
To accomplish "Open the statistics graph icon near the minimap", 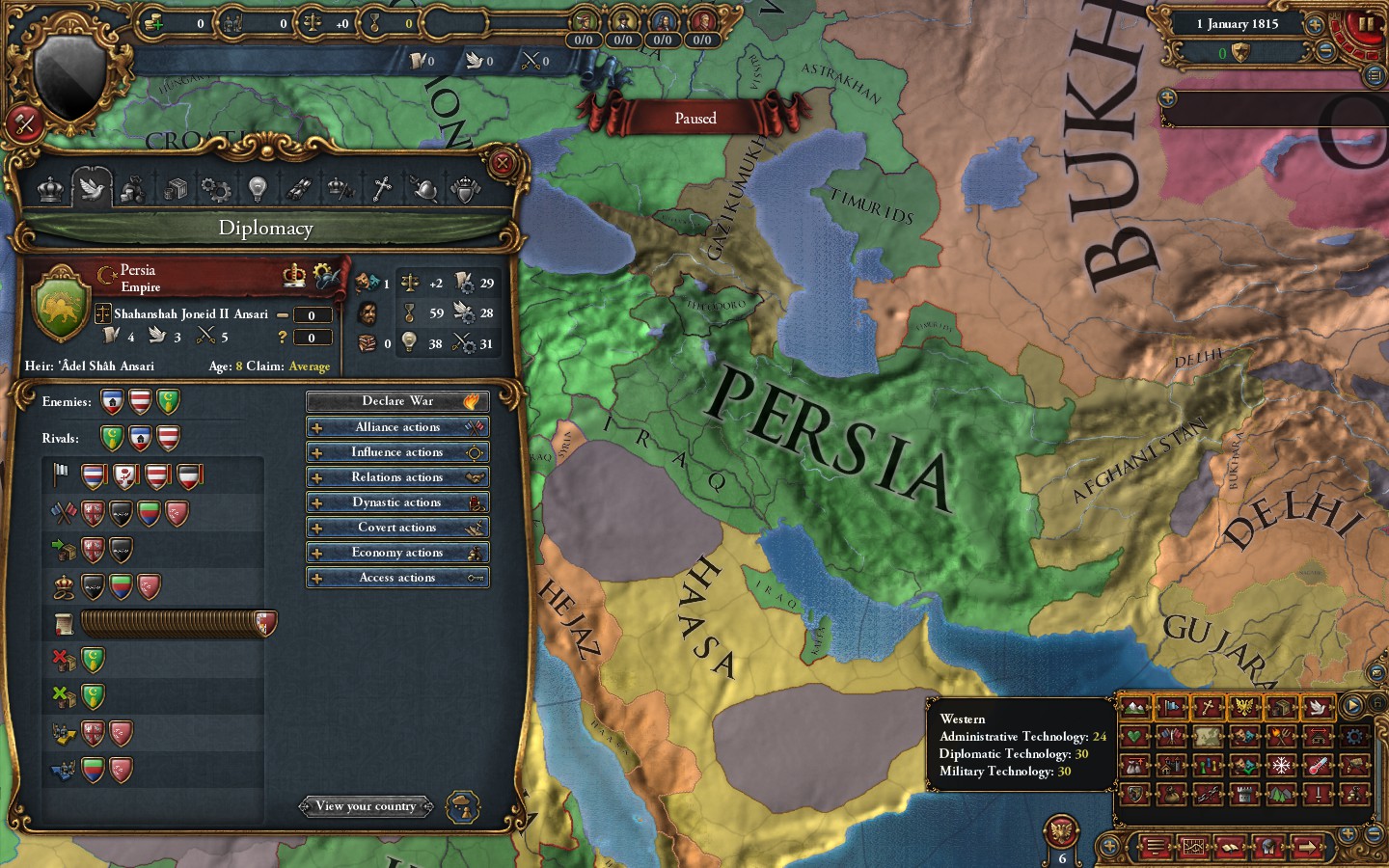I will (1194, 847).
